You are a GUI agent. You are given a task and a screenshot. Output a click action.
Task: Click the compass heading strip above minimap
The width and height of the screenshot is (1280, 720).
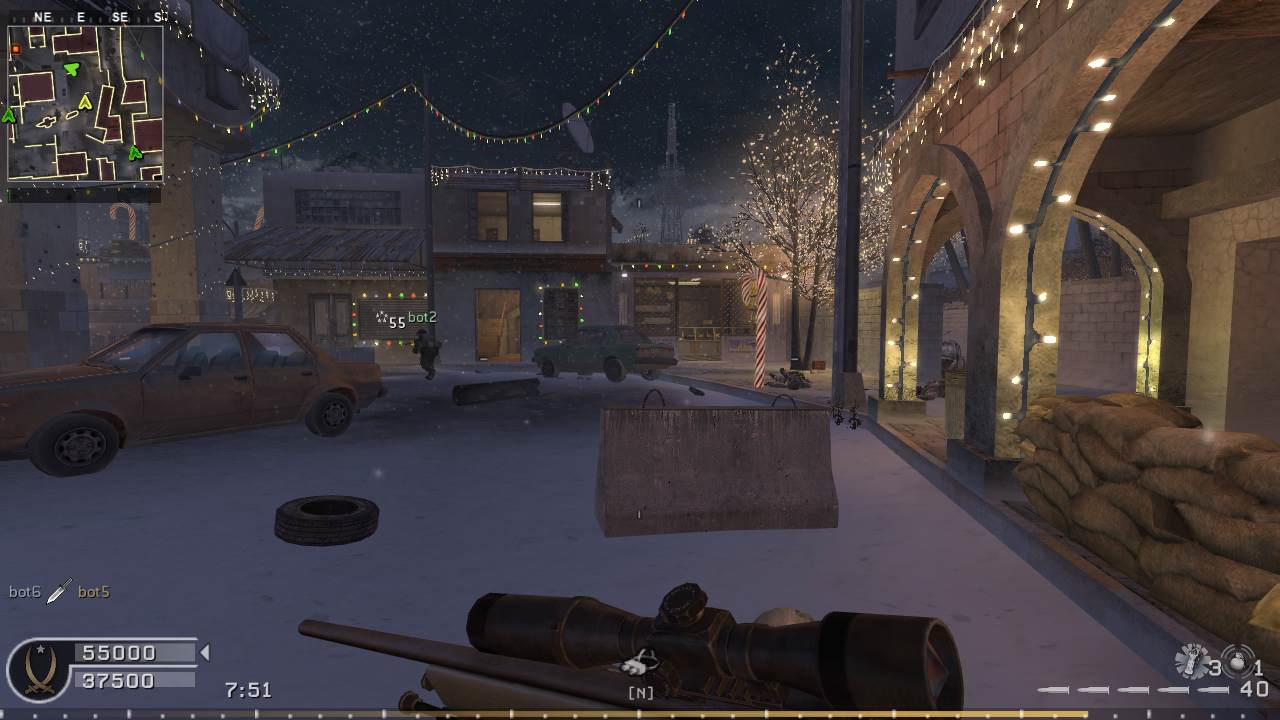coord(85,17)
